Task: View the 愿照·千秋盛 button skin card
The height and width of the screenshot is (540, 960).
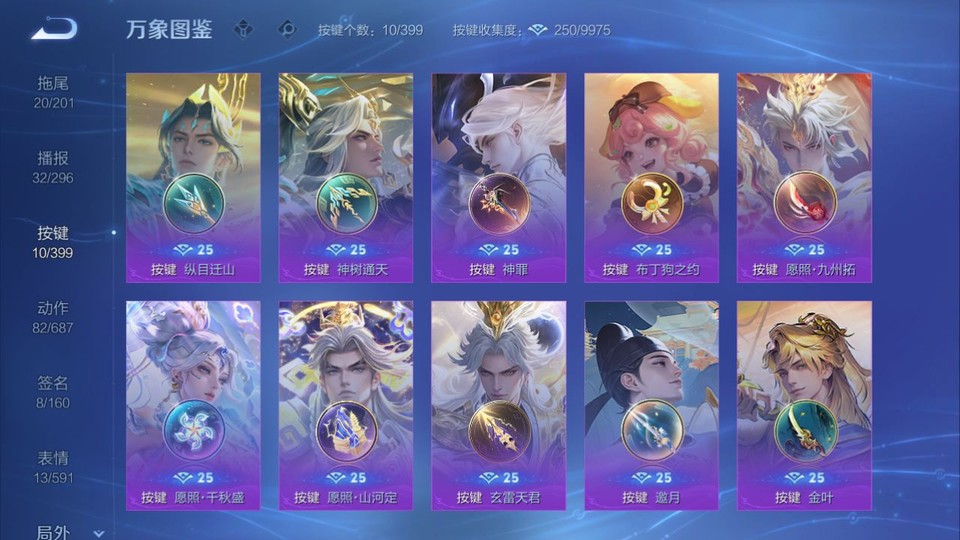Action: click(193, 405)
